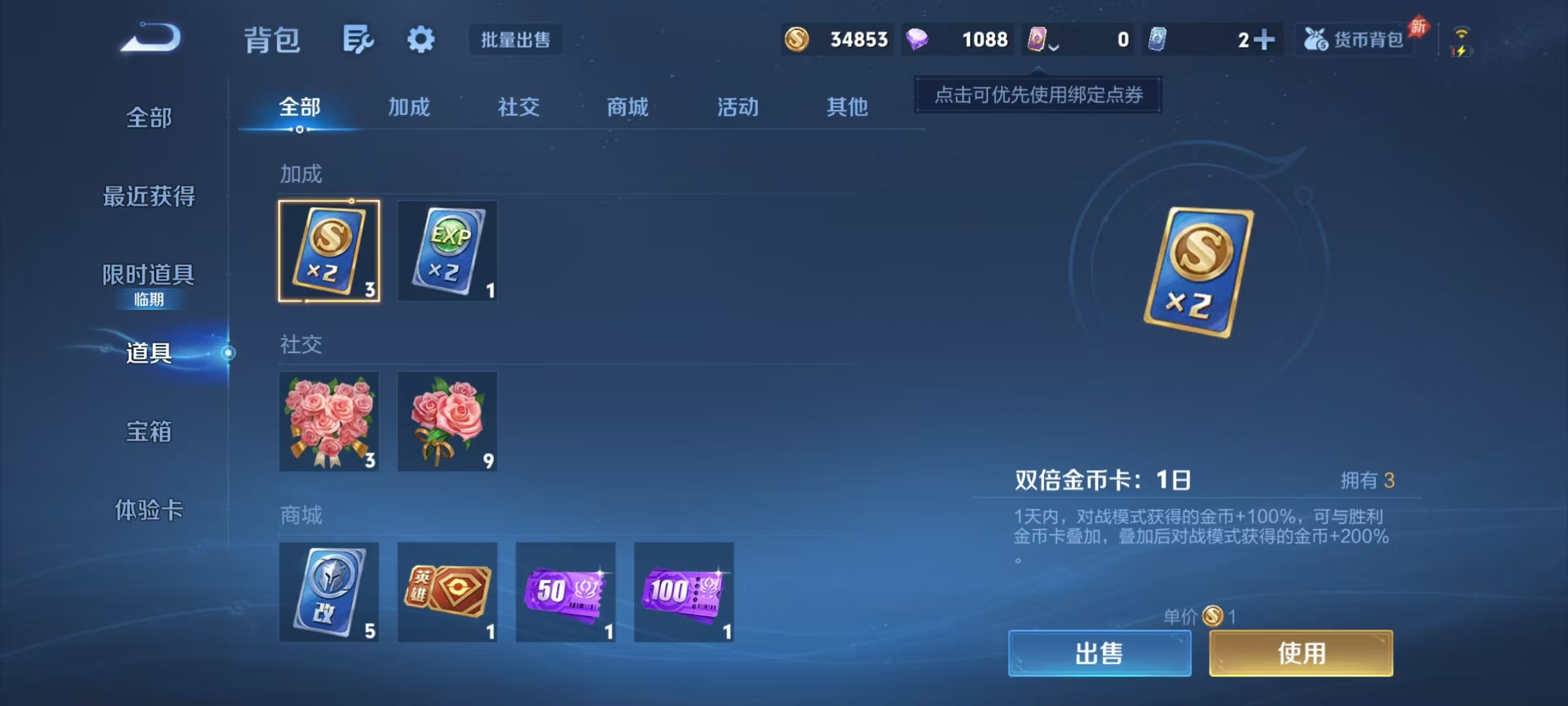1568x706 pixels.
Task: Select the 英雄 hero card item
Action: tap(447, 592)
